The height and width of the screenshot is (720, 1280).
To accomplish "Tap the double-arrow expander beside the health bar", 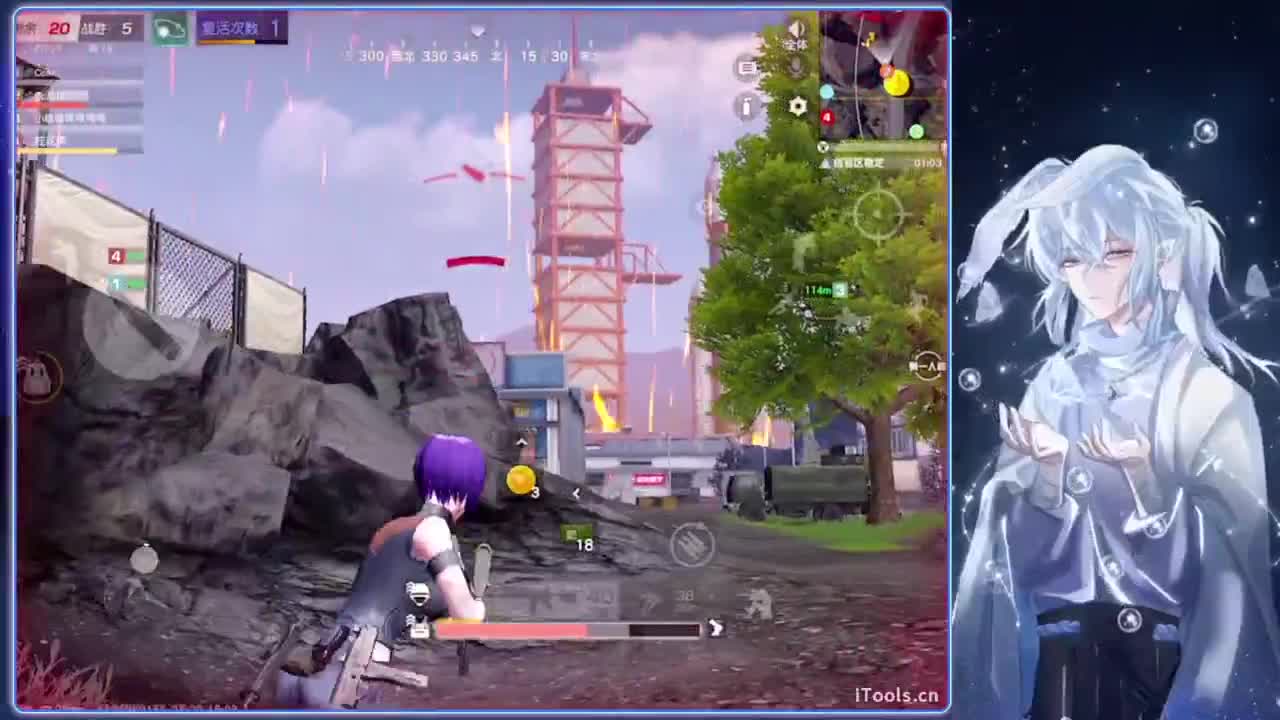I will pyautogui.click(x=715, y=629).
